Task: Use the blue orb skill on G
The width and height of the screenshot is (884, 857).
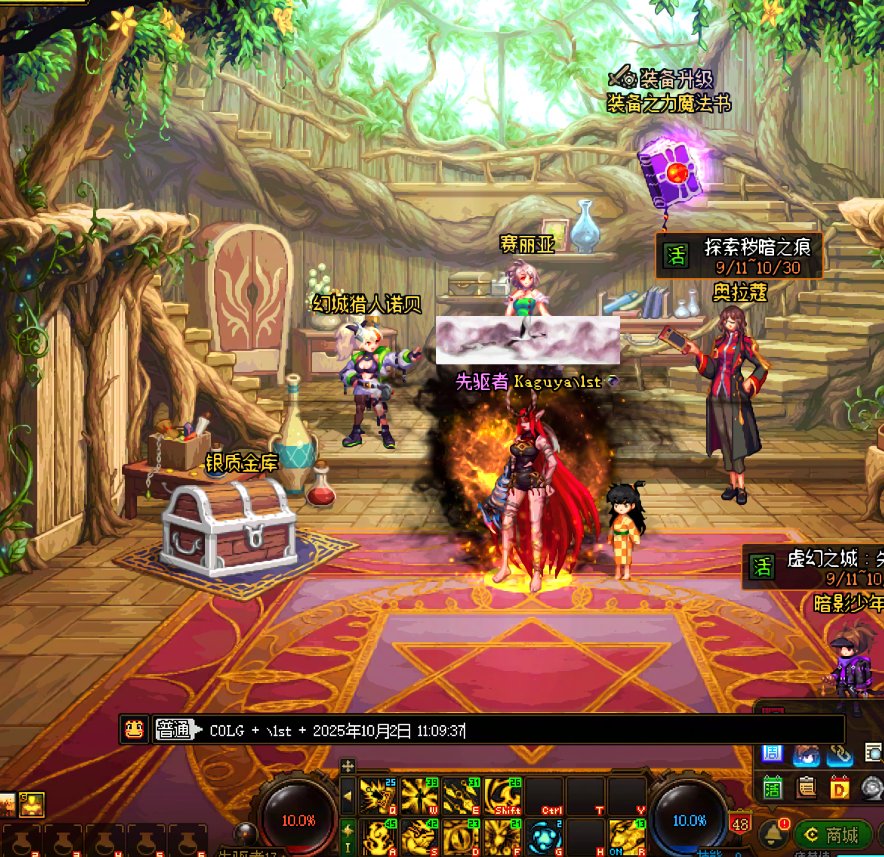Action: [544, 836]
